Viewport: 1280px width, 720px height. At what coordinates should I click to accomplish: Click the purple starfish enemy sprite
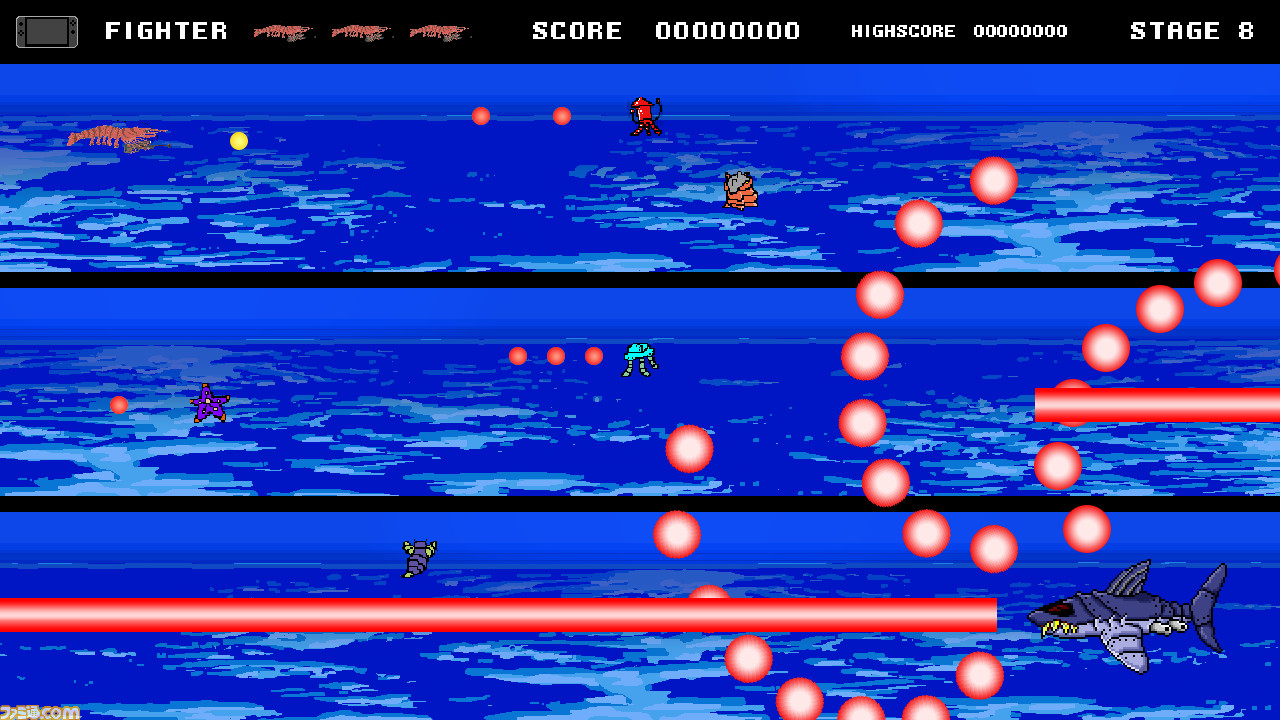coord(208,404)
